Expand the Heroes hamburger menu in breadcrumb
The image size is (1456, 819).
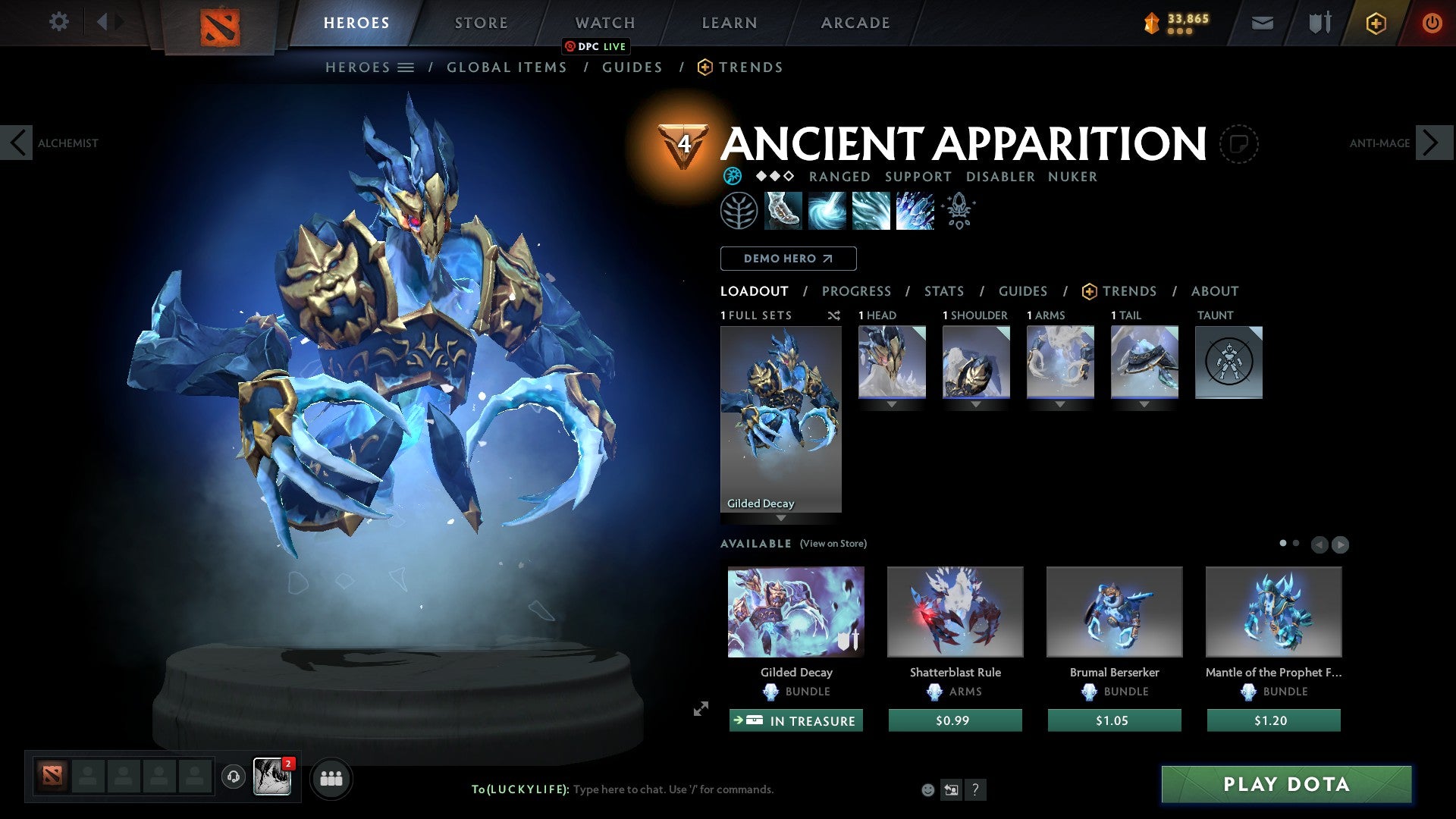406,67
